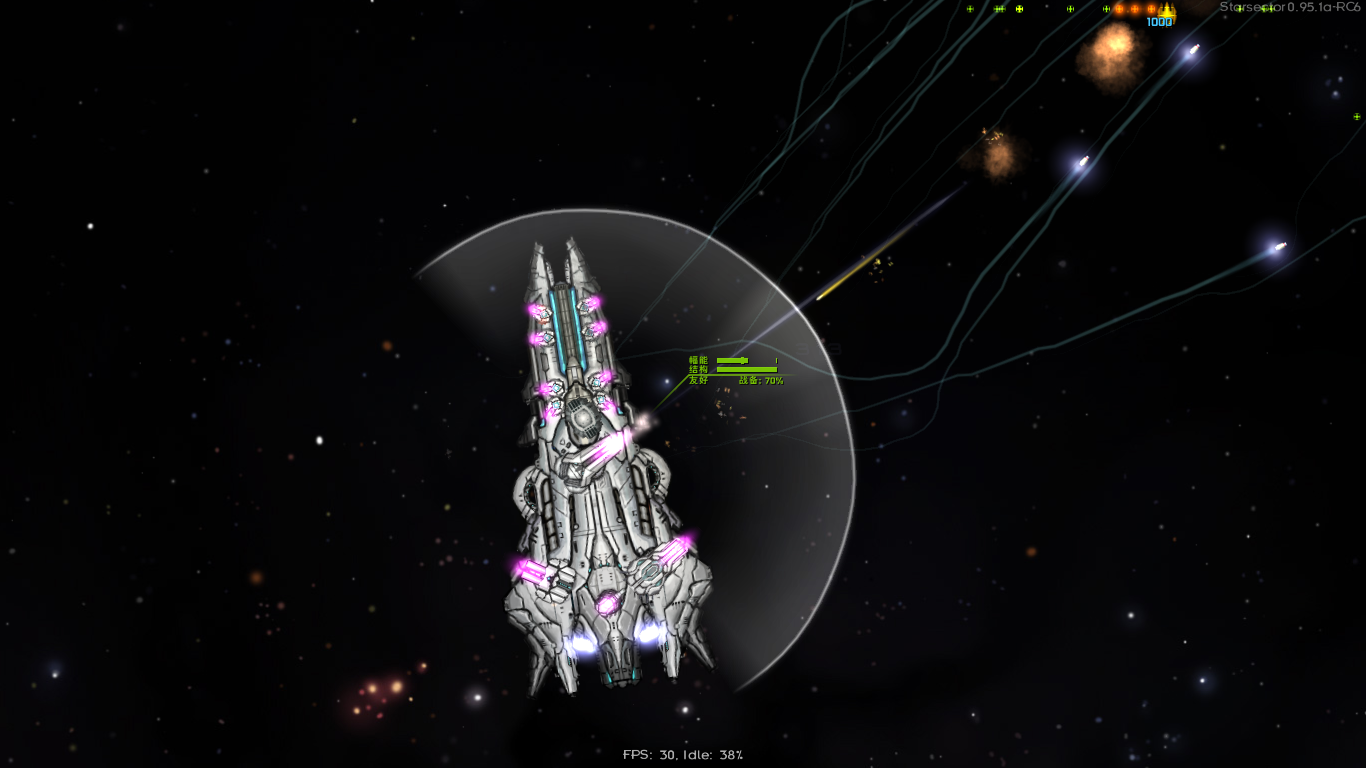Click the middle orange enemy ship marker
1366x768 pixels.
tap(1135, 10)
